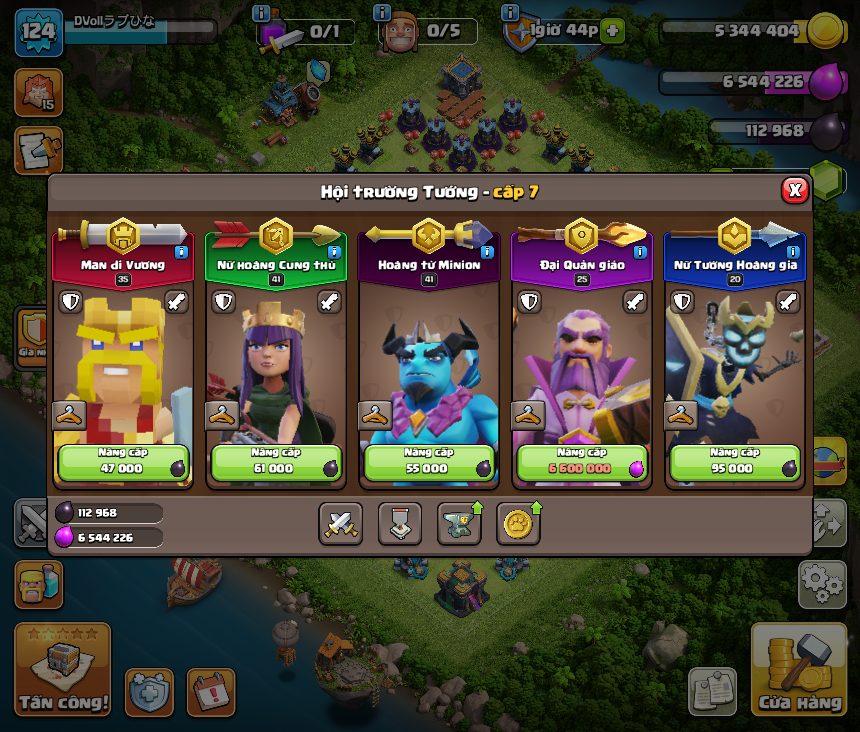This screenshot has width=860, height=732.
Task: Add shield time with the green plus
Action: point(612,31)
